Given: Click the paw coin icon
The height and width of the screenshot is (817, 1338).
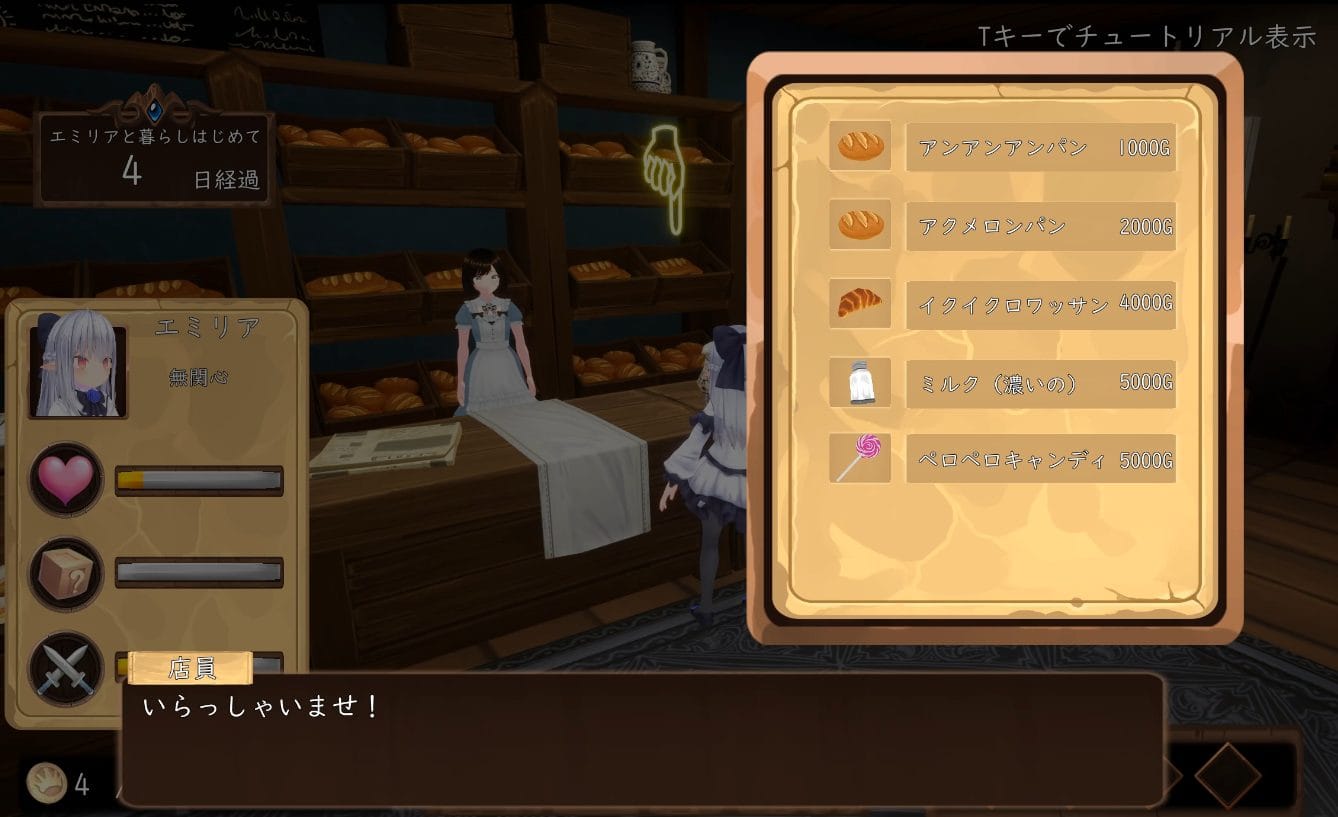Looking at the screenshot, I should [x=46, y=783].
